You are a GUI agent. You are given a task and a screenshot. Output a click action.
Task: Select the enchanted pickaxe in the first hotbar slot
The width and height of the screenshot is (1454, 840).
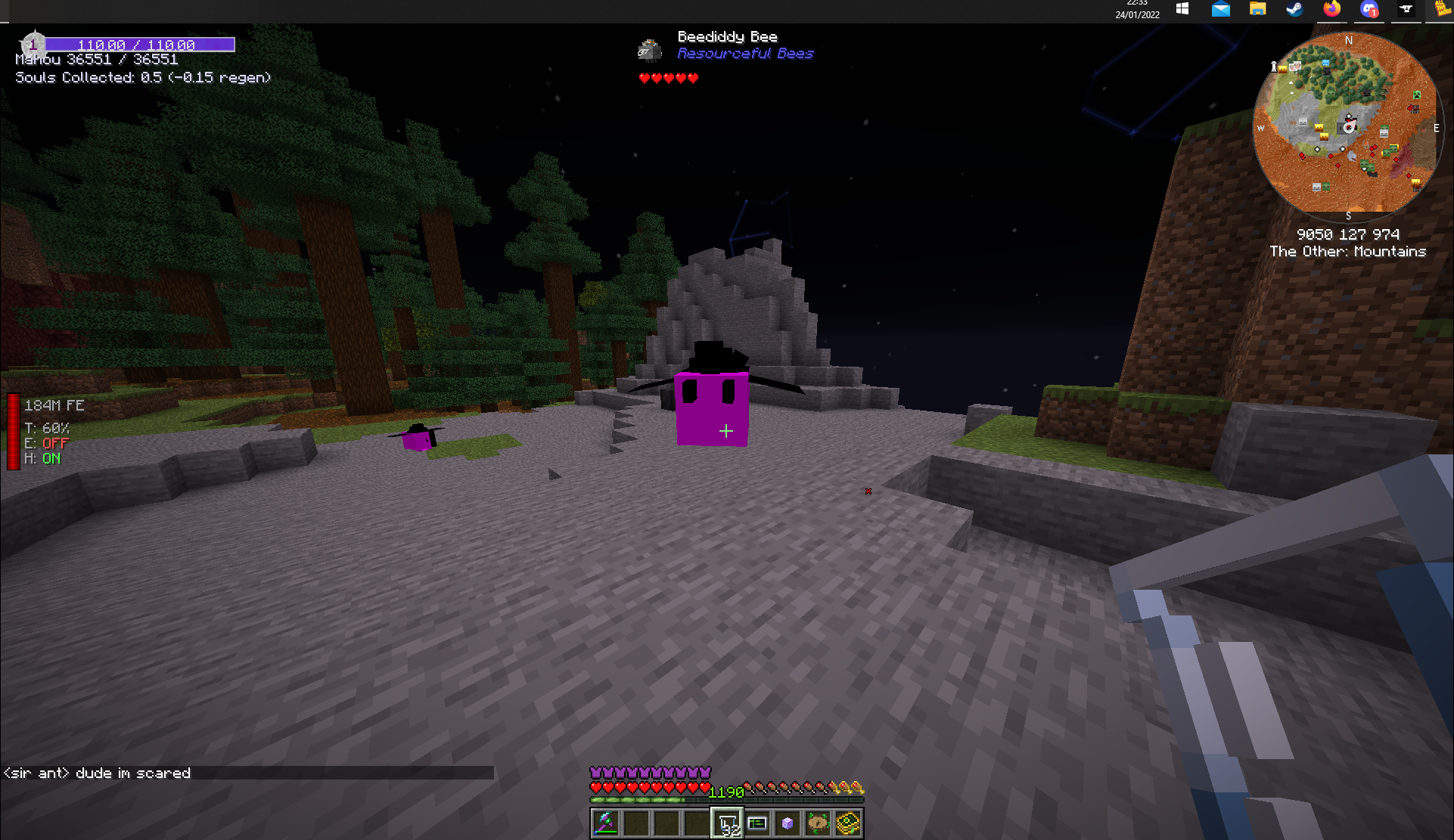point(605,823)
